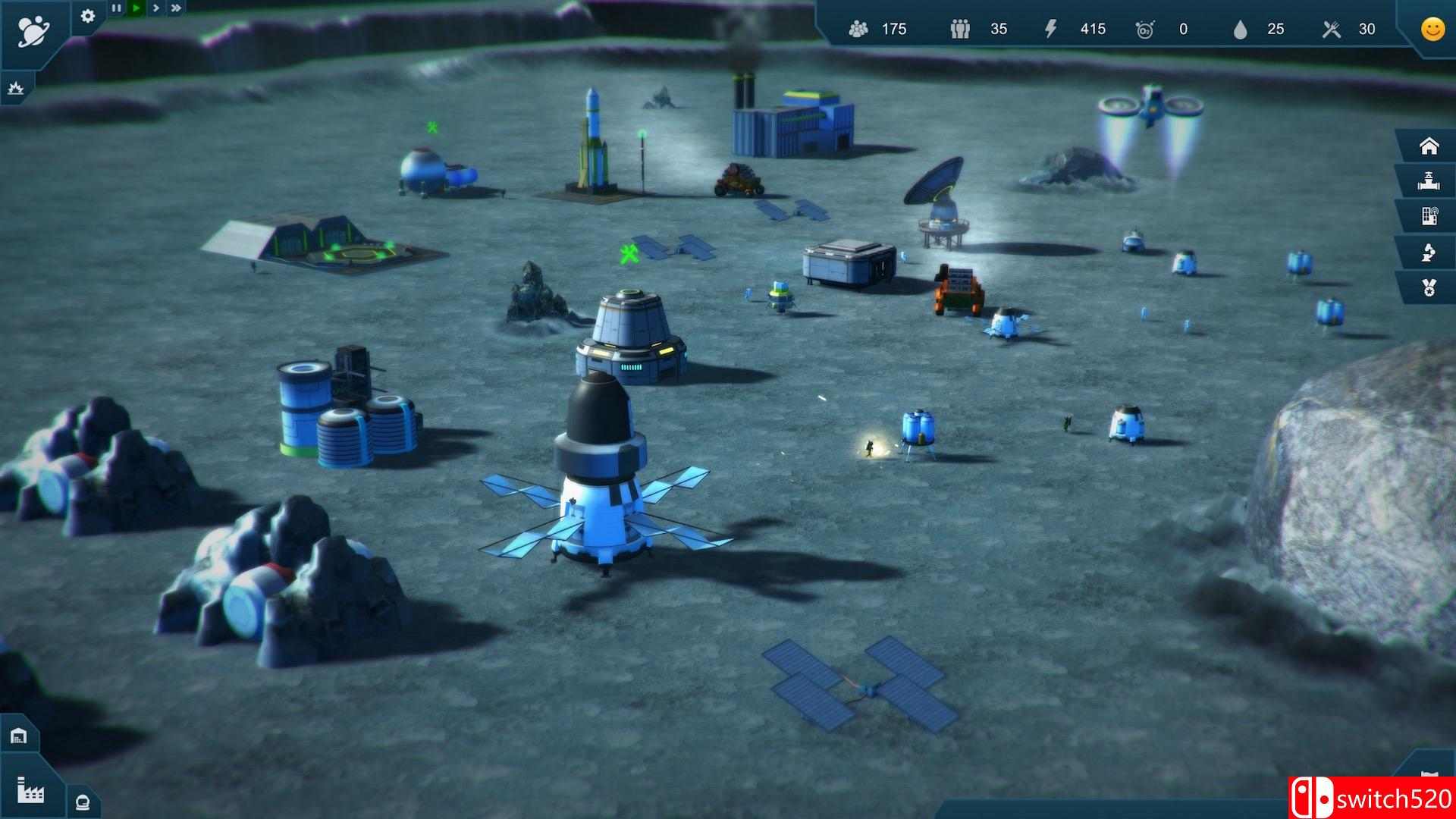Open the planet overview button

[33, 31]
